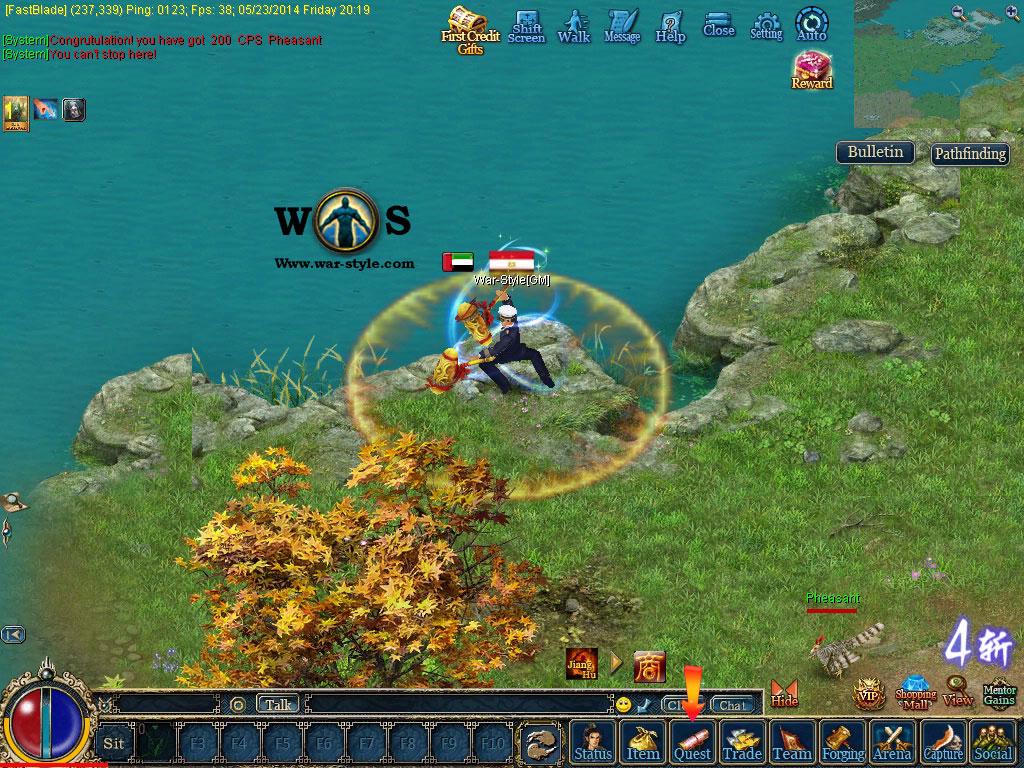This screenshot has width=1024, height=768.
Task: Open the Help scroll
Action: click(670, 26)
